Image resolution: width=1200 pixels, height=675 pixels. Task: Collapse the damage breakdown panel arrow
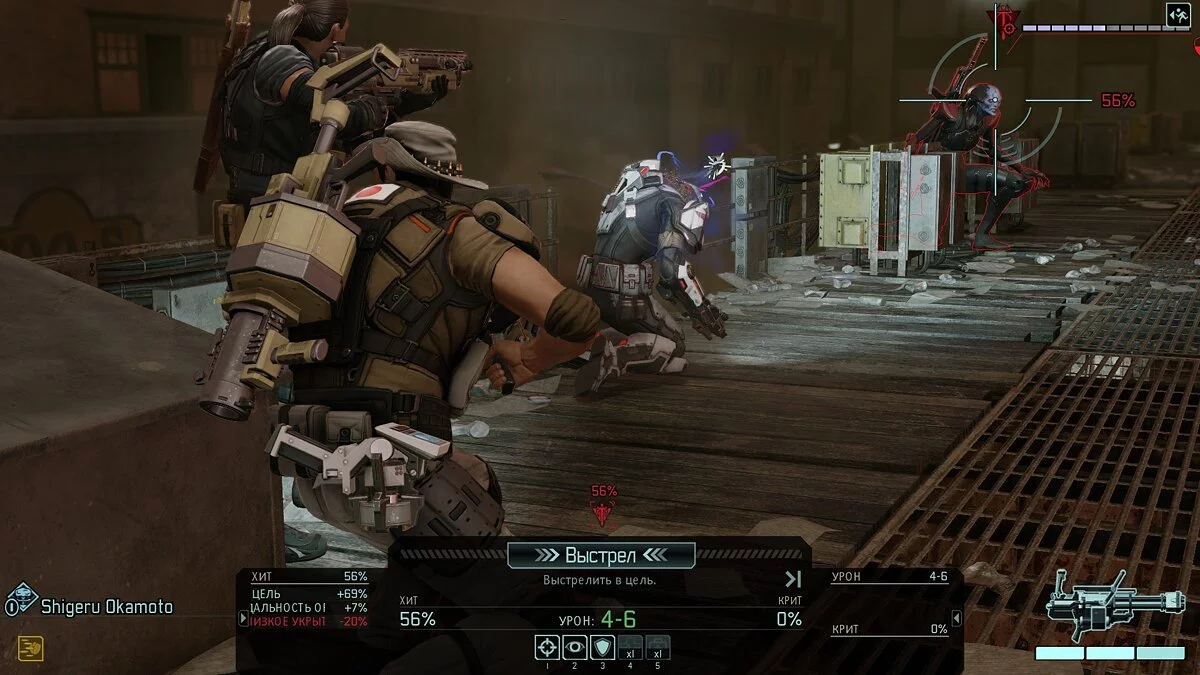click(955, 619)
